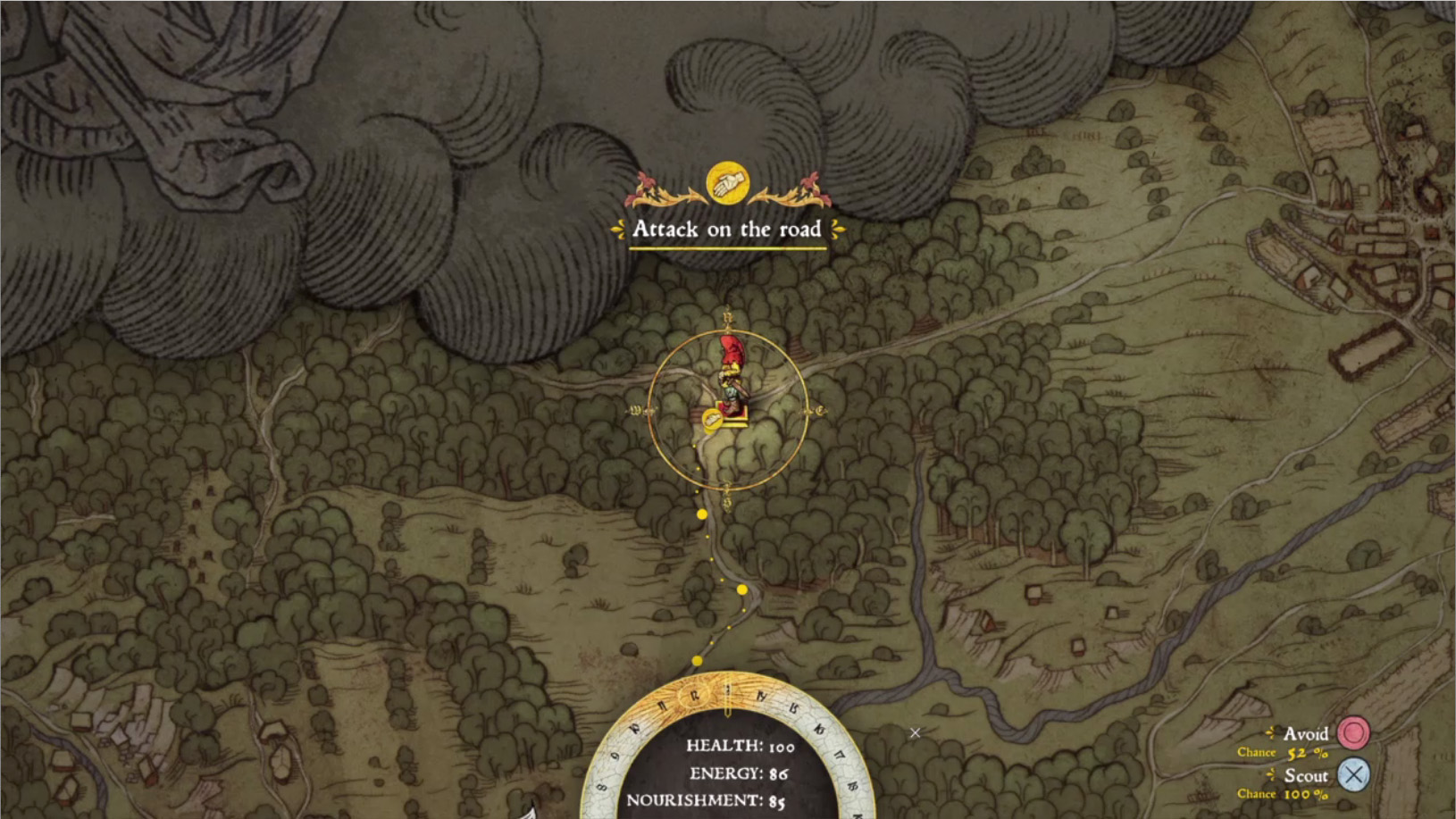Click the Attack on the road event icon

(727, 183)
